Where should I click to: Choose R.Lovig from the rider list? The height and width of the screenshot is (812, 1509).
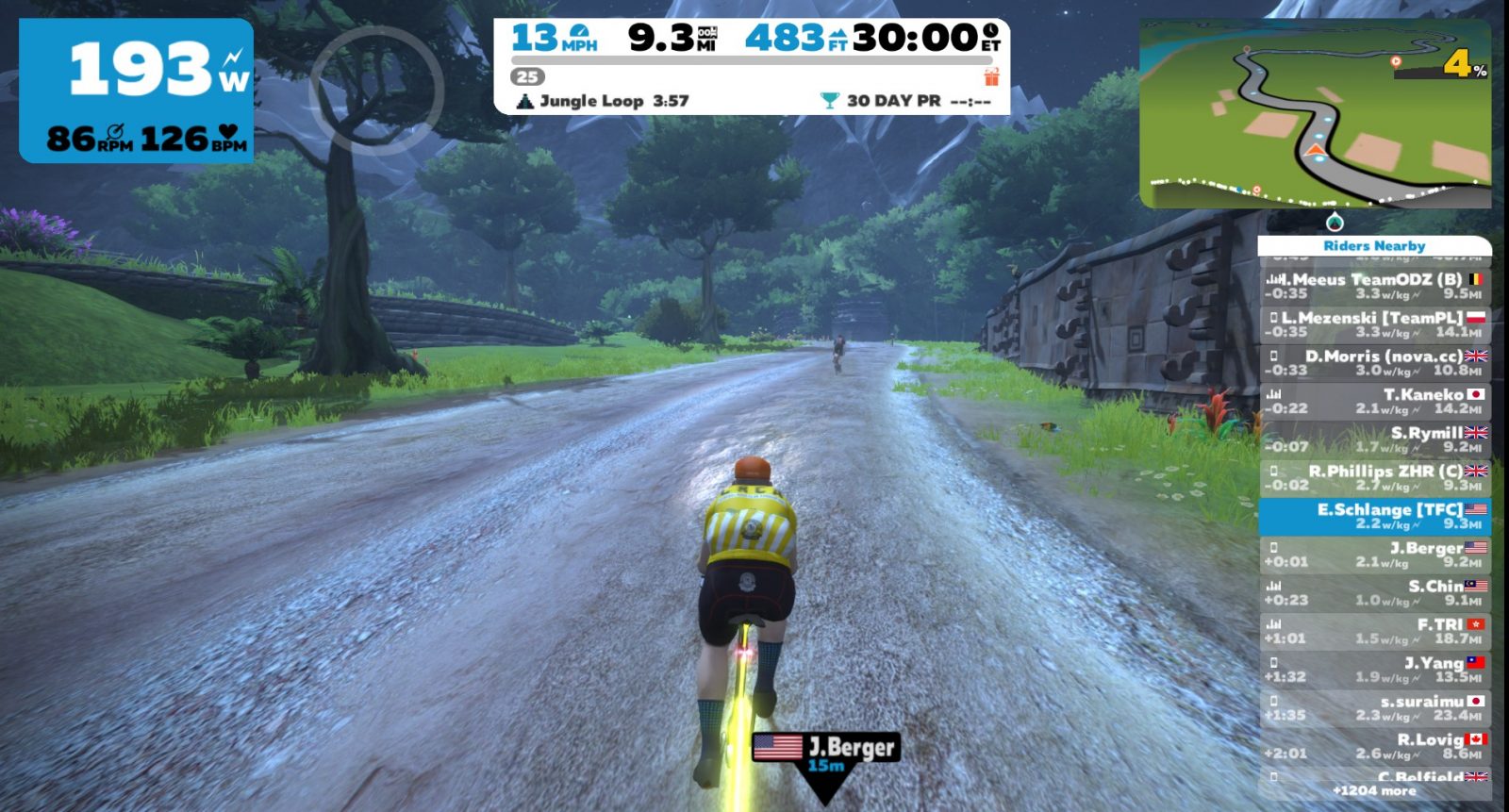[x=1374, y=747]
